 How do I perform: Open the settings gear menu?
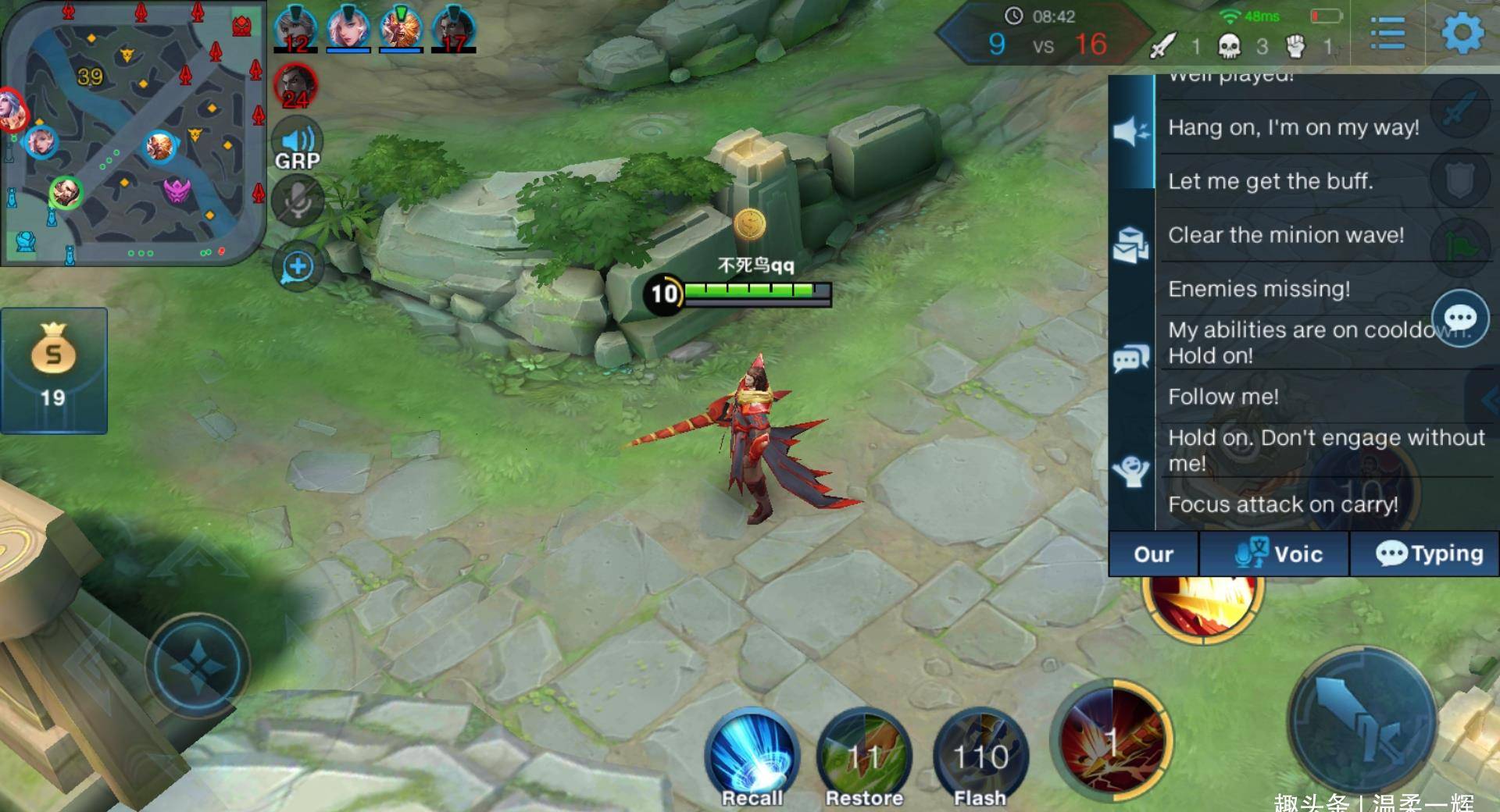[x=1462, y=34]
